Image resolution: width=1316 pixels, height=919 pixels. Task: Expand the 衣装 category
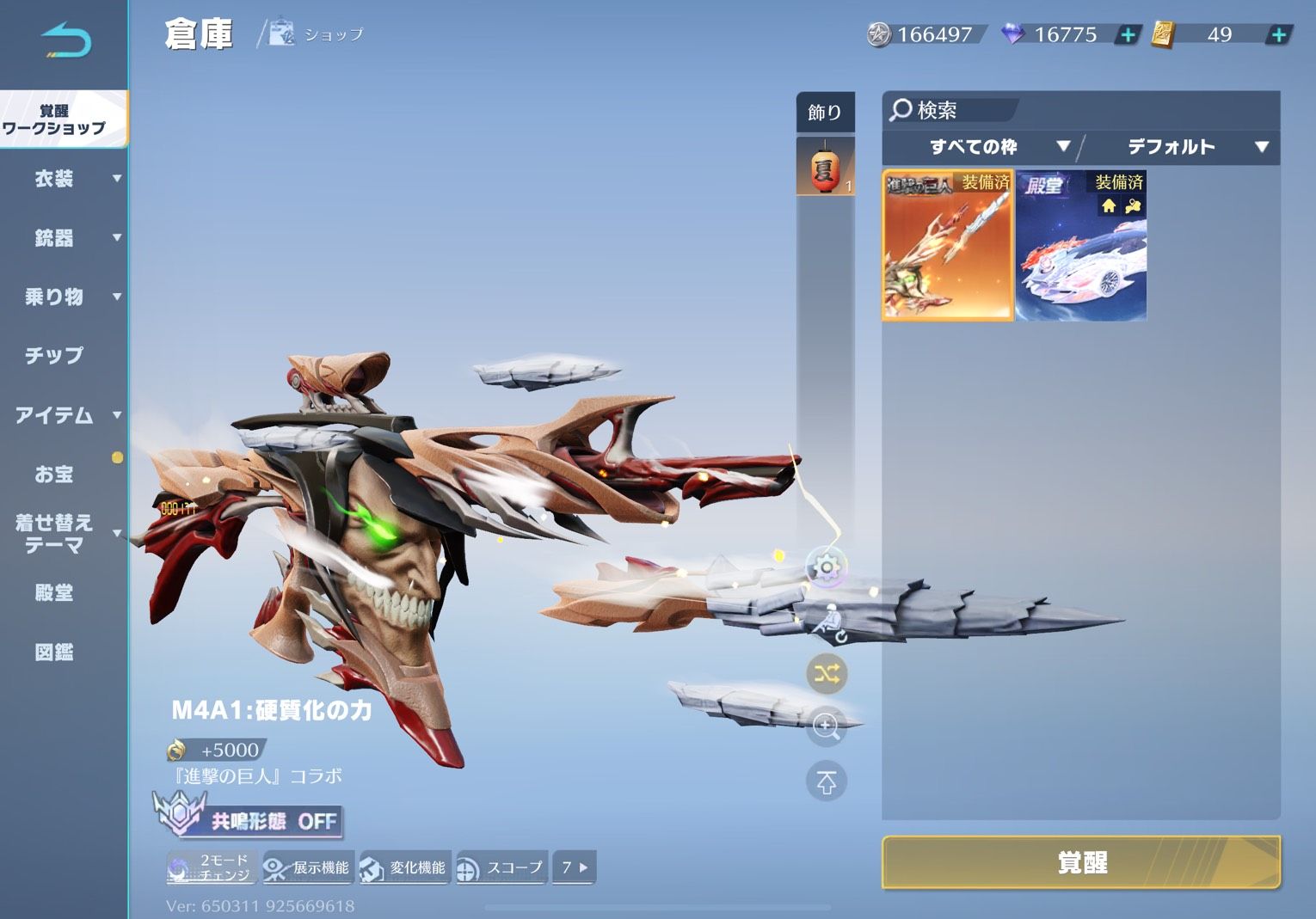click(56, 179)
